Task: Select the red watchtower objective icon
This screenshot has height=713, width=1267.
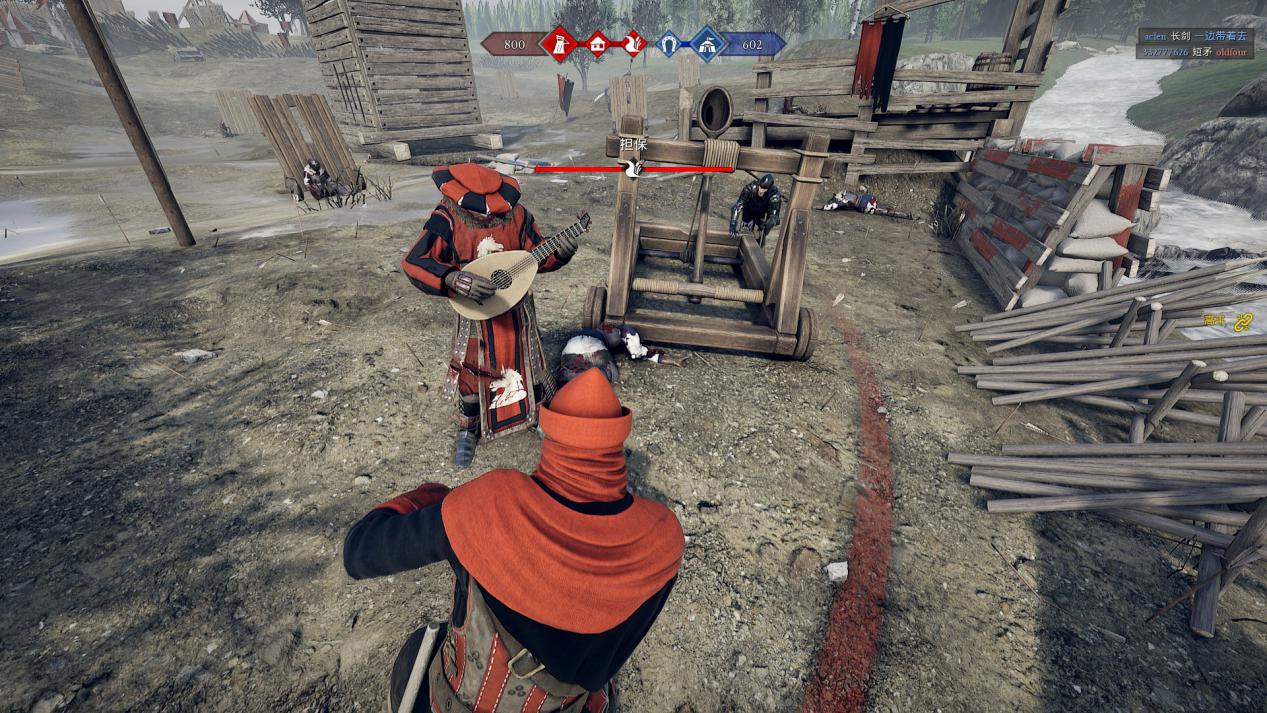Action: (x=559, y=44)
